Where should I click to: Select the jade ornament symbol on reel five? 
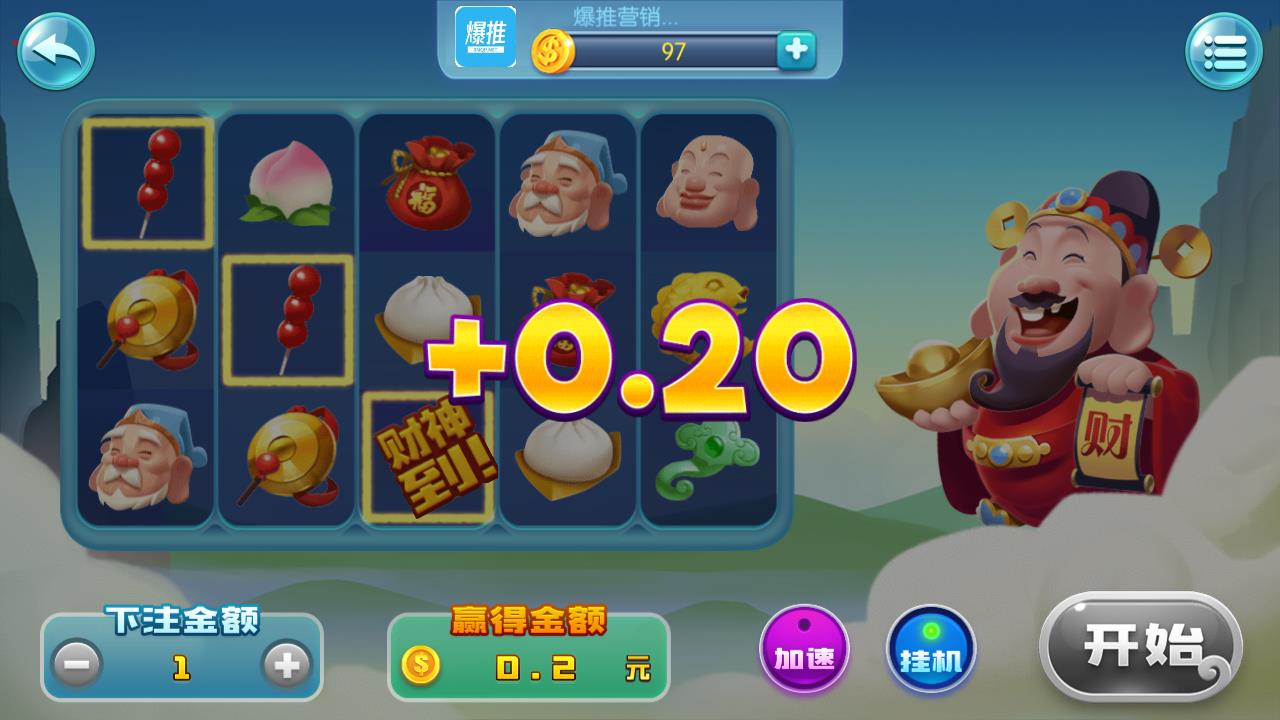[708, 460]
